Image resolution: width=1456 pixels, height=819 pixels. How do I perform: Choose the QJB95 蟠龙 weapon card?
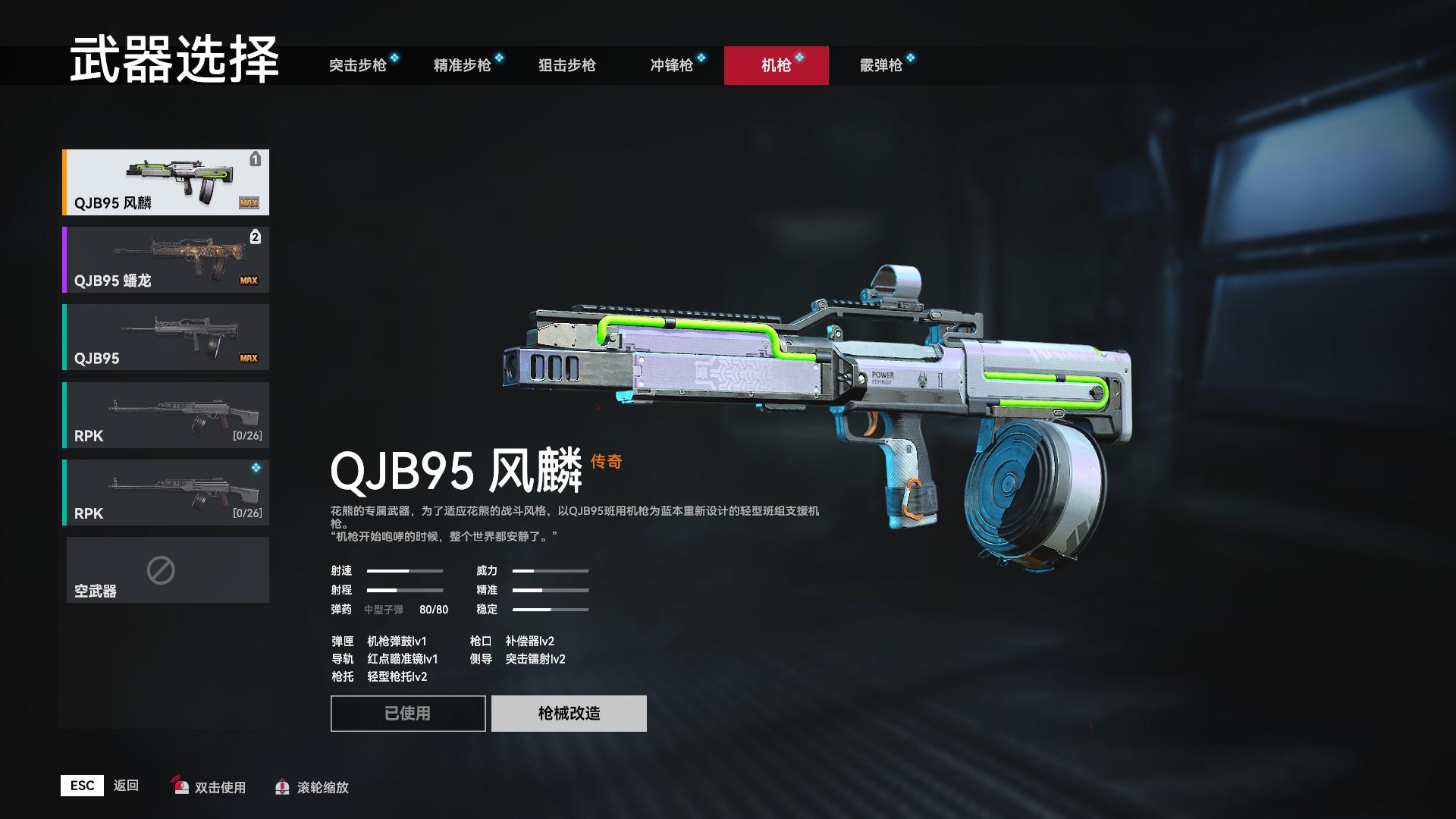166,259
